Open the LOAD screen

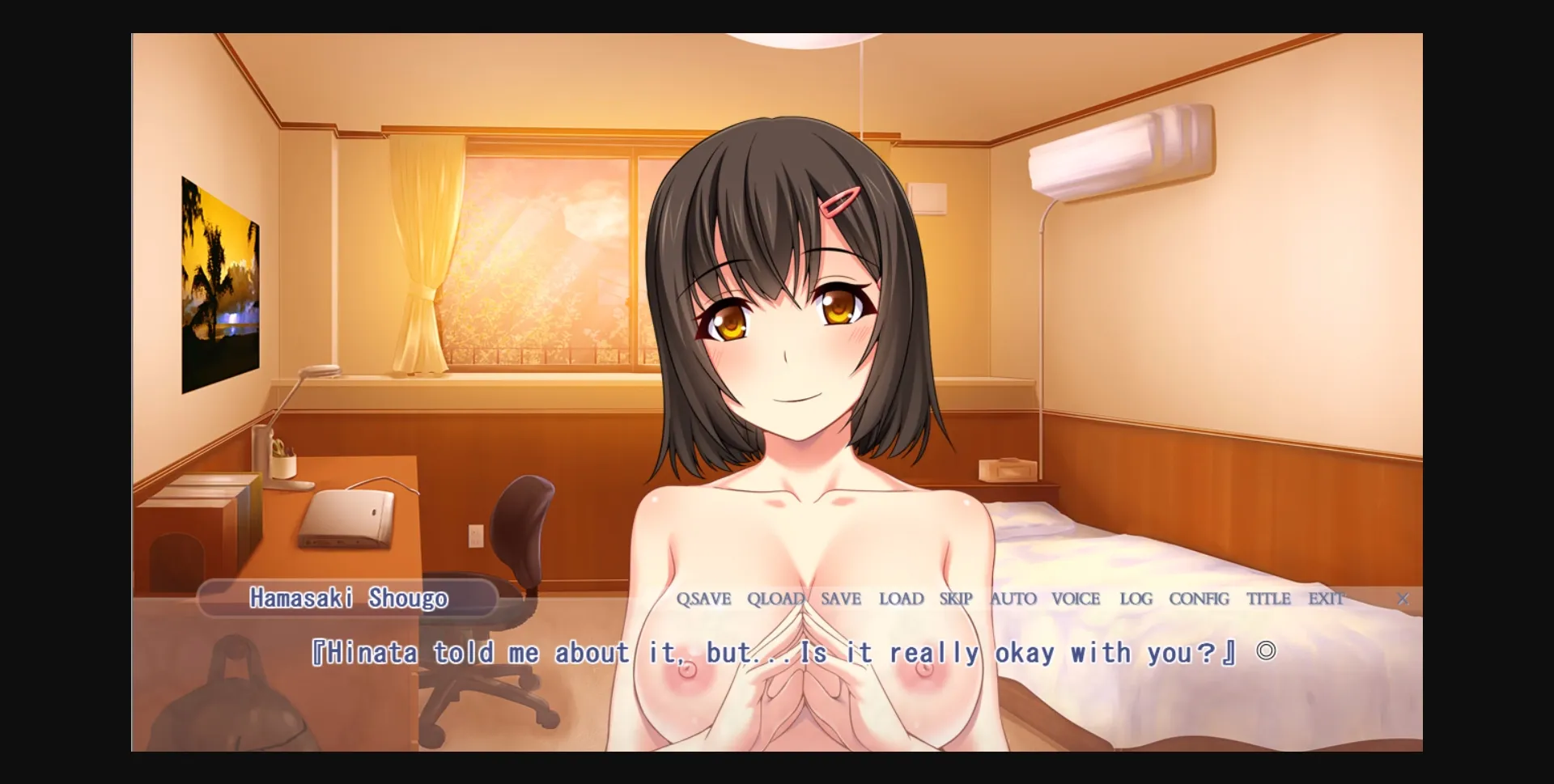click(900, 599)
